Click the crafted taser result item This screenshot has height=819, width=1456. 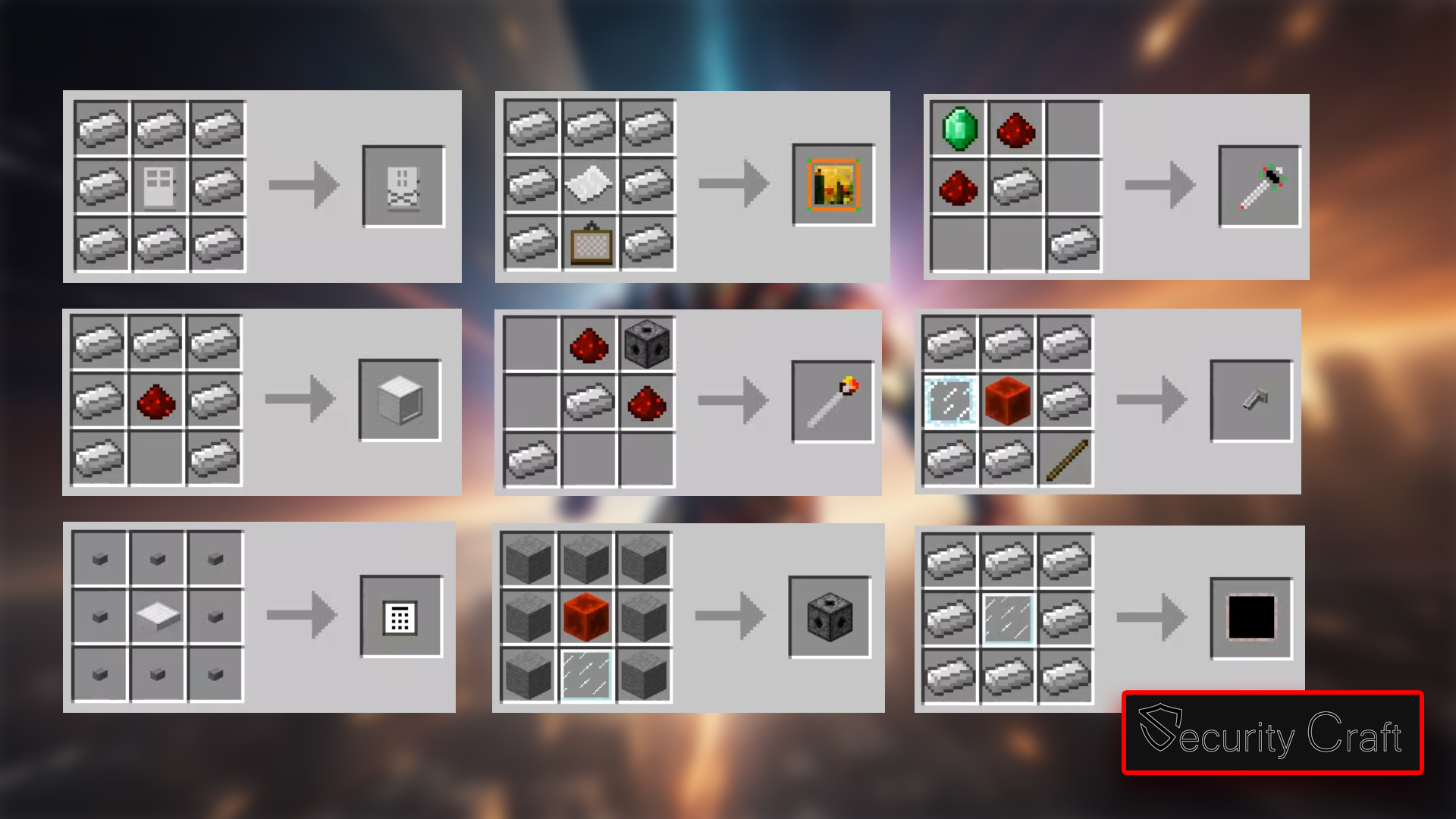coord(1260,184)
